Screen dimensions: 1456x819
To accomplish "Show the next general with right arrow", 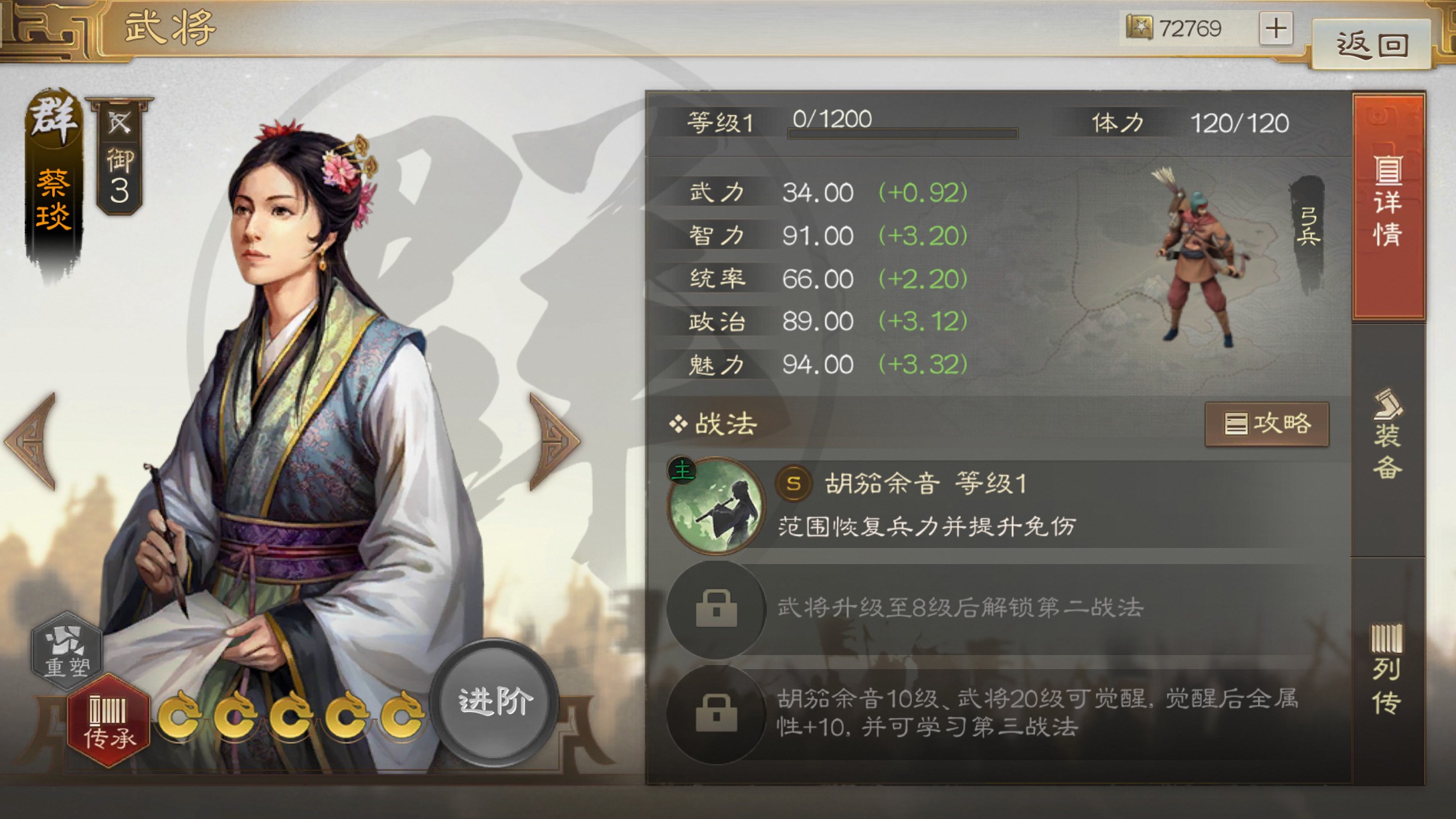I will click(x=554, y=442).
